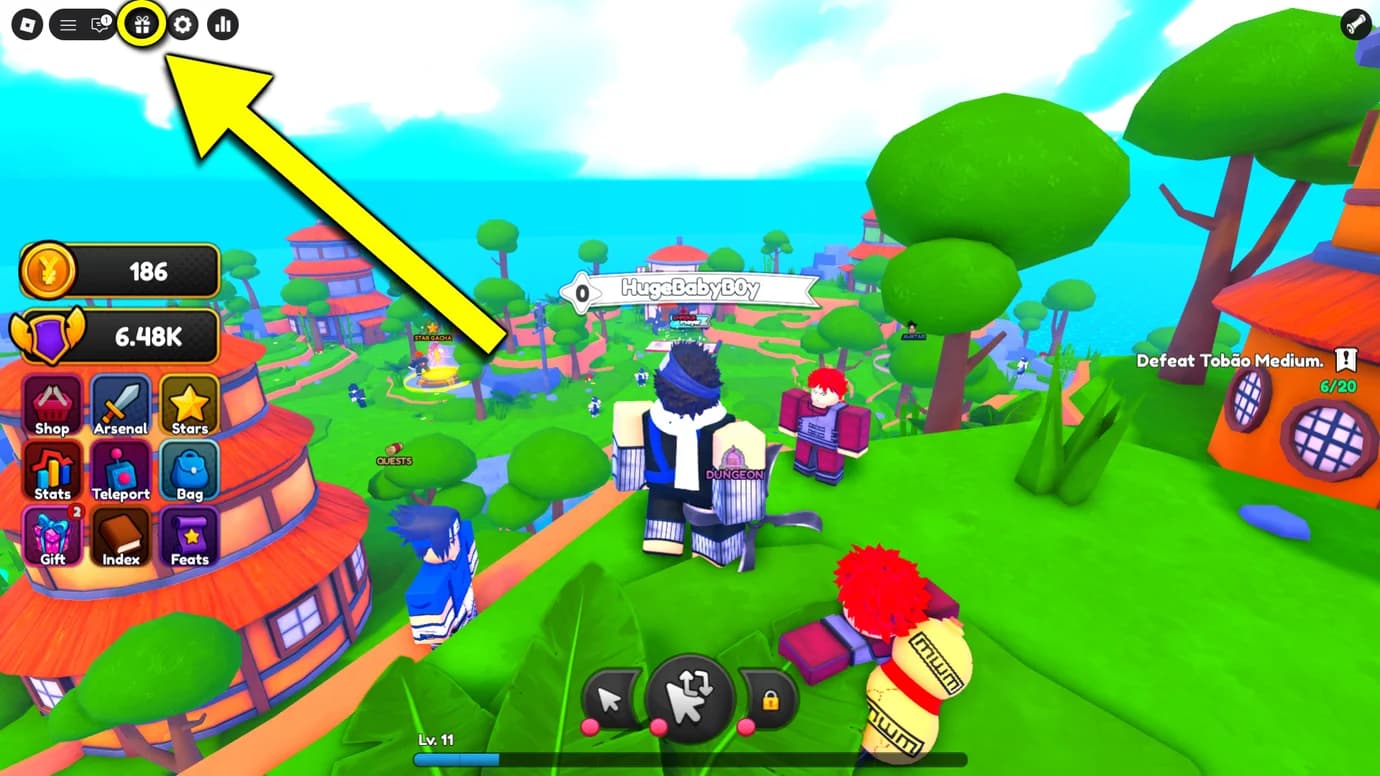
Task: View your Stats panel
Action: 52,470
